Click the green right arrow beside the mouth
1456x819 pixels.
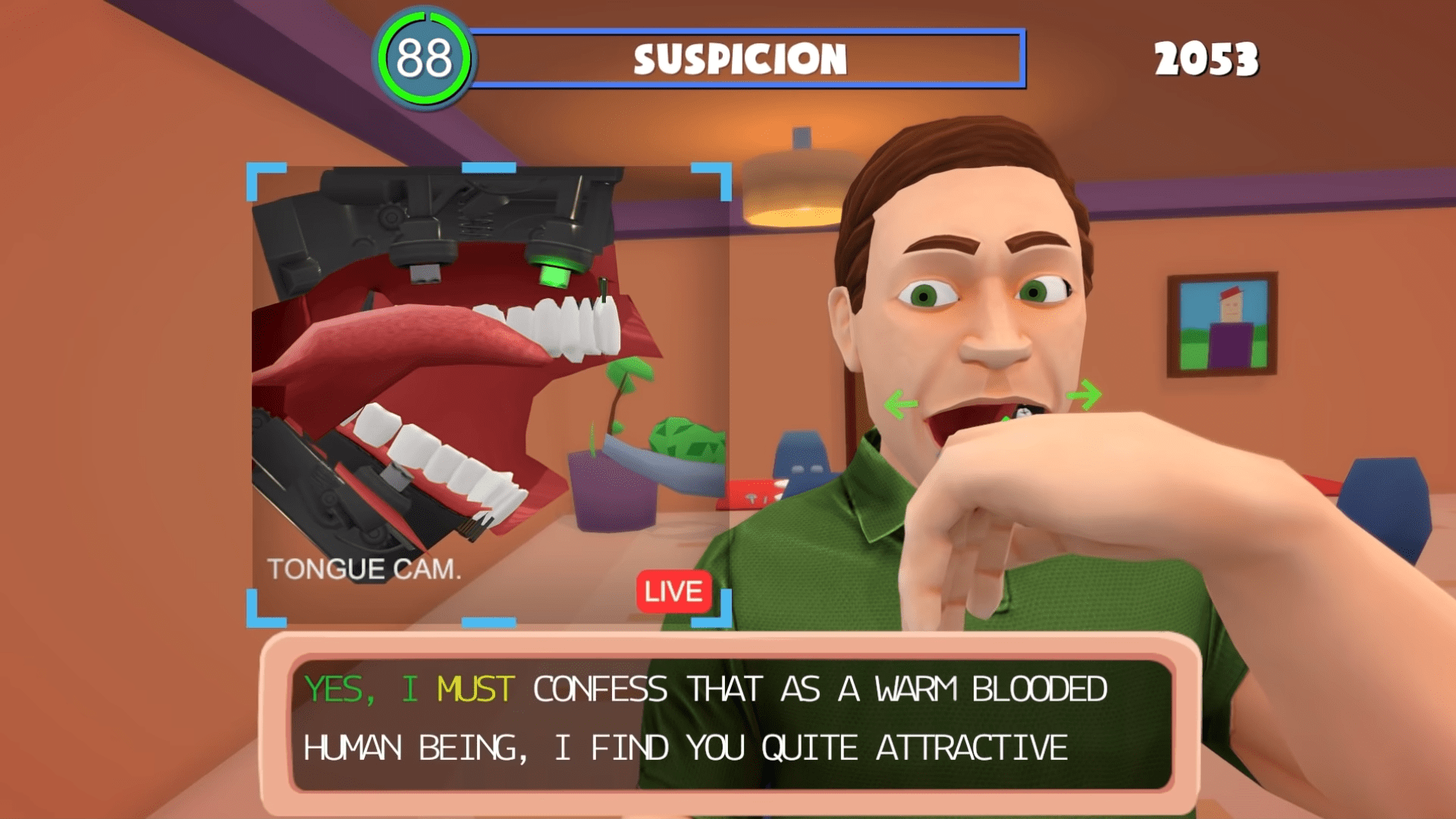[x=1085, y=394]
